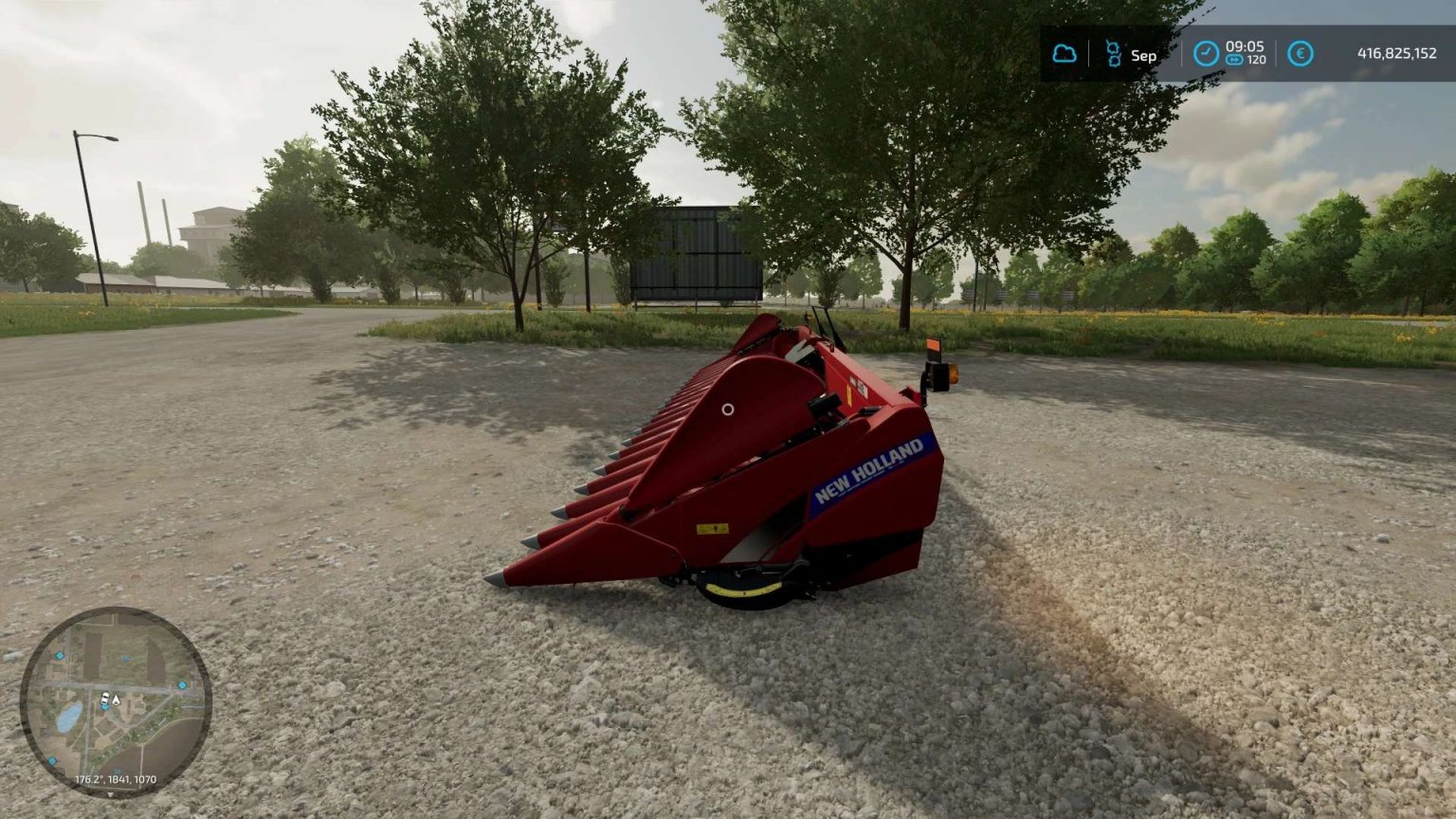The width and height of the screenshot is (1456, 819).
Task: Select the upcoming weather forecast icon beside Sep
Action: tap(1112, 54)
